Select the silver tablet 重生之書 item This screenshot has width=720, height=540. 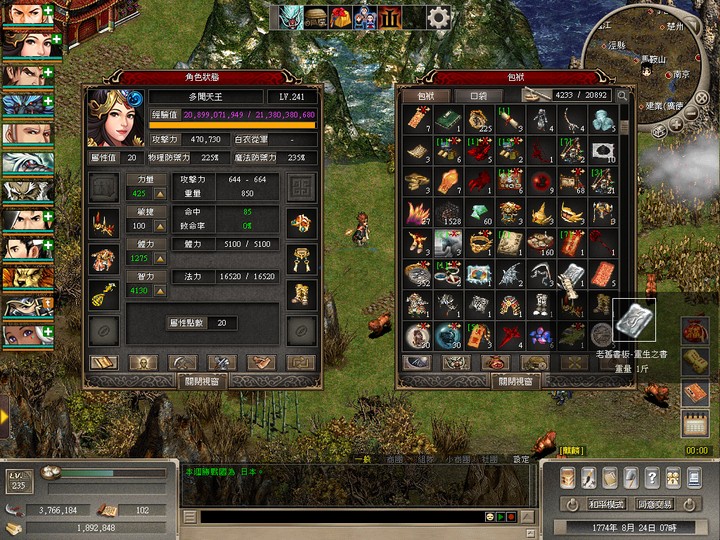click(570, 275)
